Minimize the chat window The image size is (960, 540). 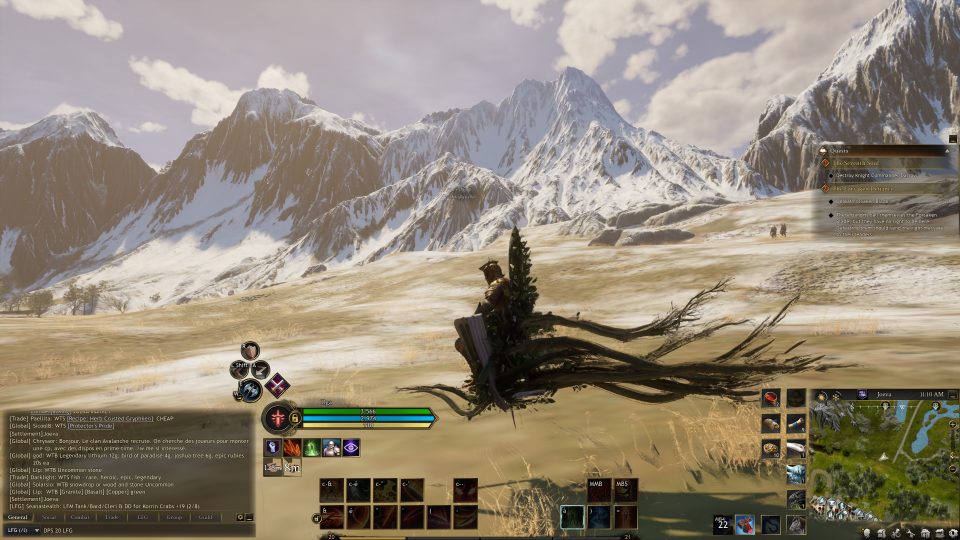249,517
